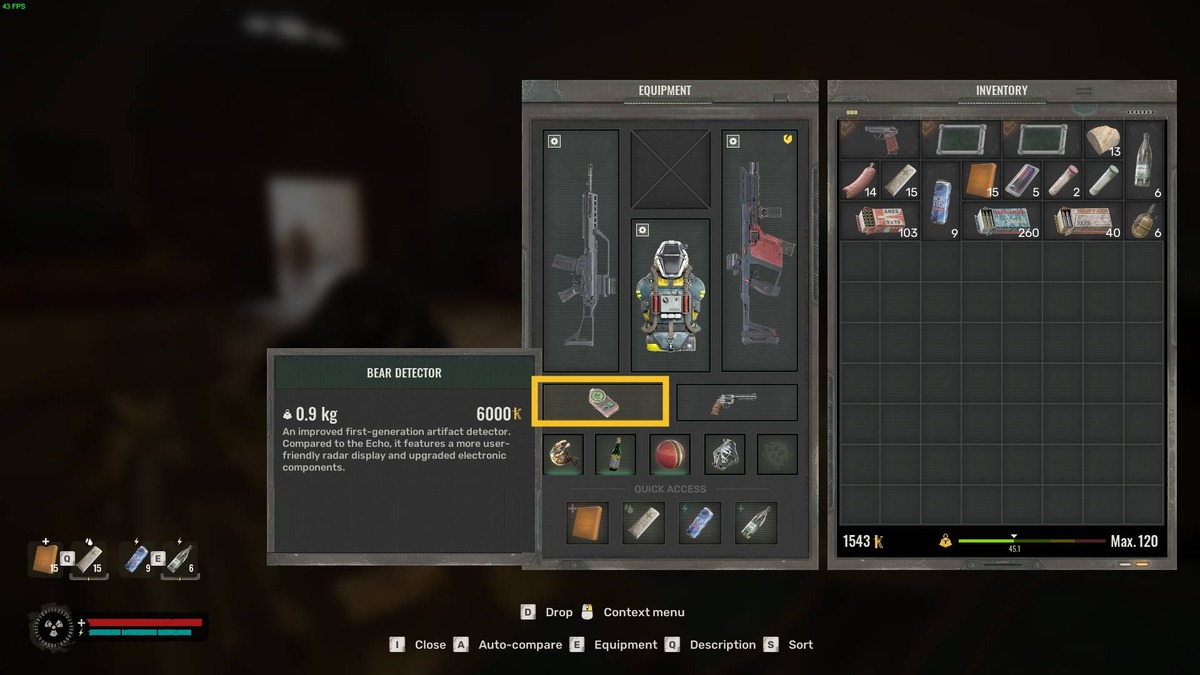Screen dimensions: 1200x675
Task: Select the equipped Bear detector slot
Action: (x=600, y=402)
